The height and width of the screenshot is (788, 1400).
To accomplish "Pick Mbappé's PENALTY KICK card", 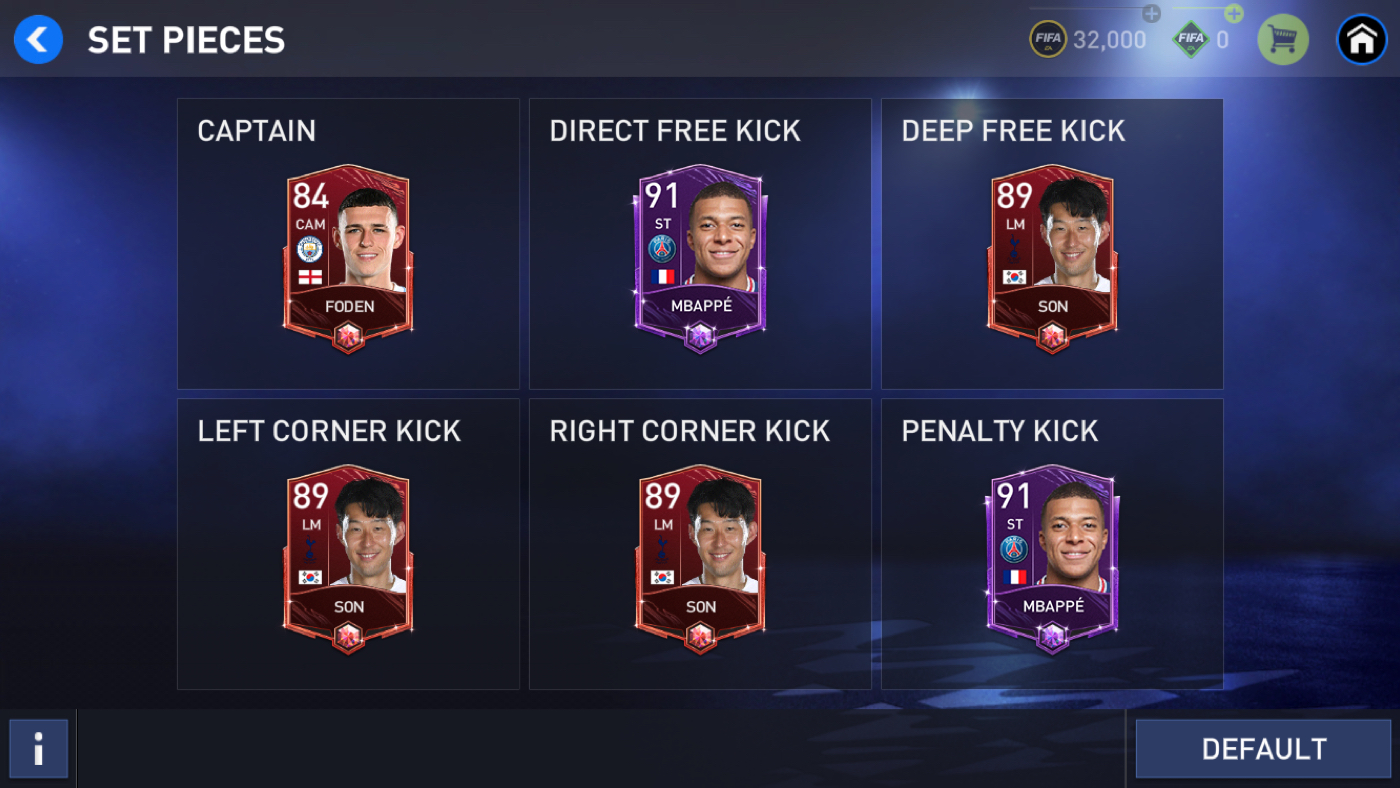I will pos(1051,555).
